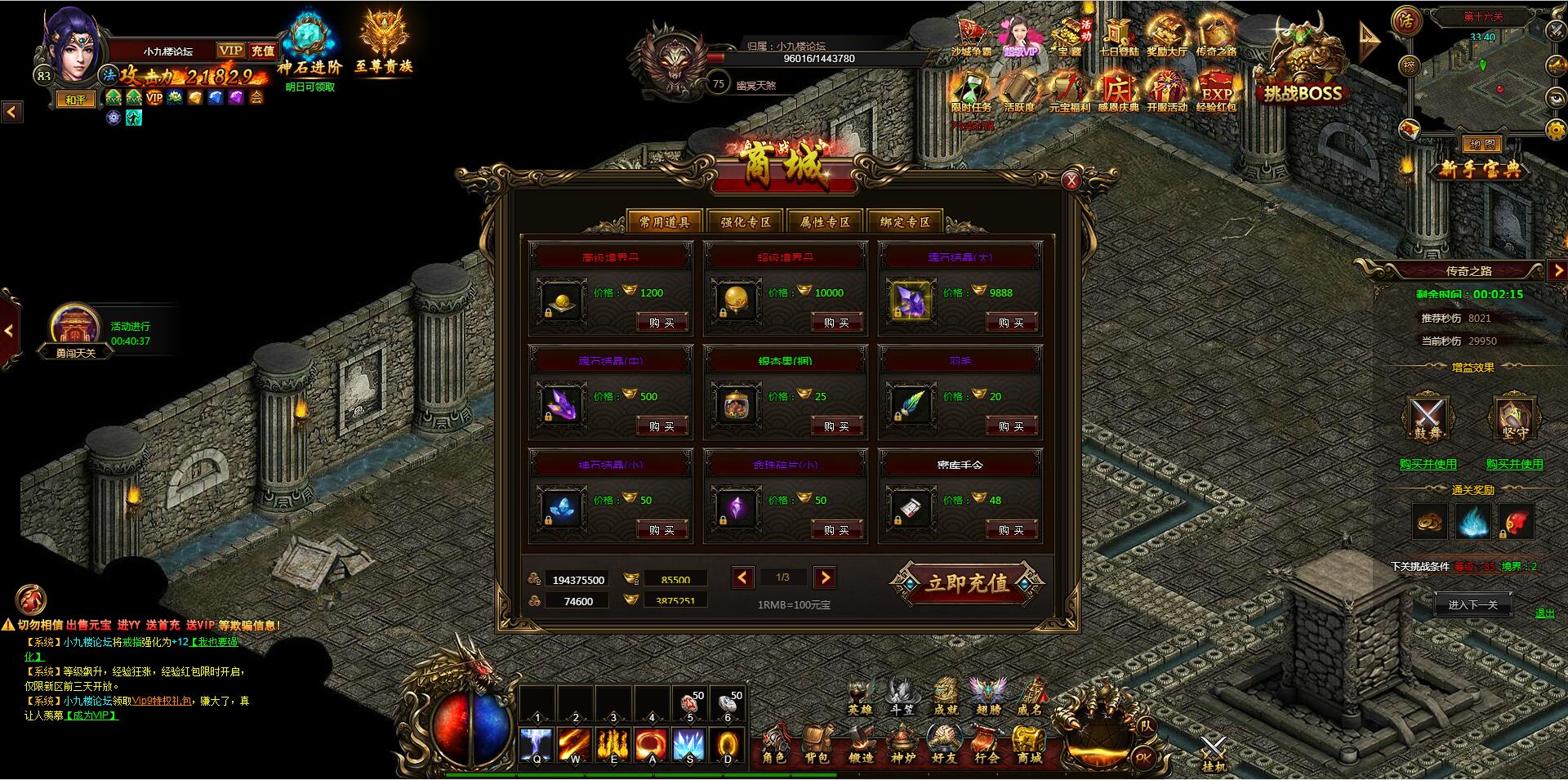The image size is (1568, 780).
Task: Switch to the 强化专区 tab
Action: click(745, 222)
